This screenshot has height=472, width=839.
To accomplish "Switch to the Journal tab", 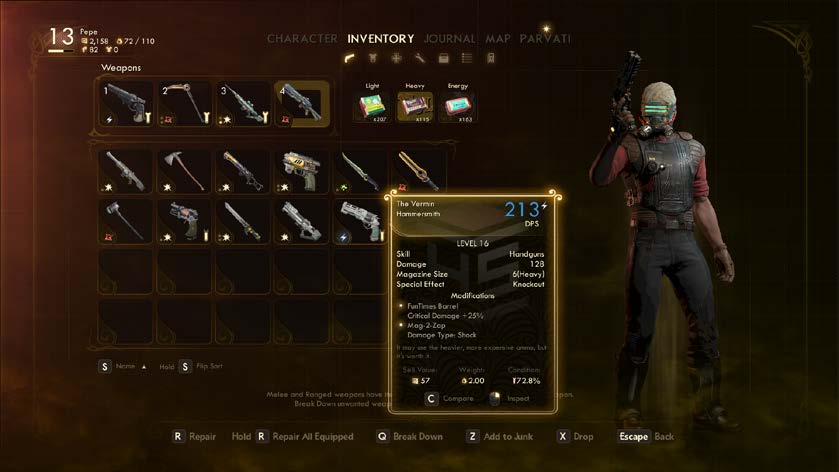I will click(449, 39).
